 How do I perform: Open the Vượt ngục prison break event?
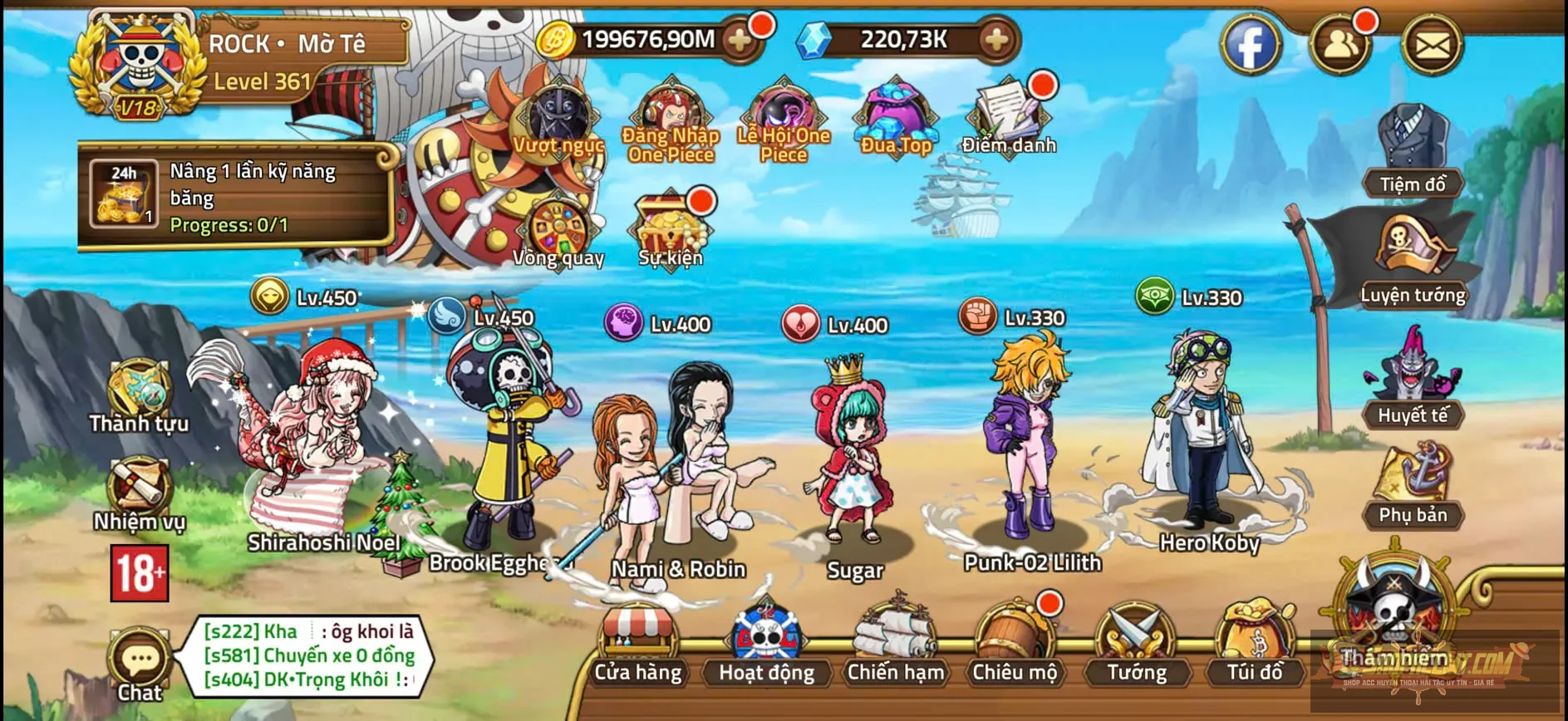click(x=558, y=116)
